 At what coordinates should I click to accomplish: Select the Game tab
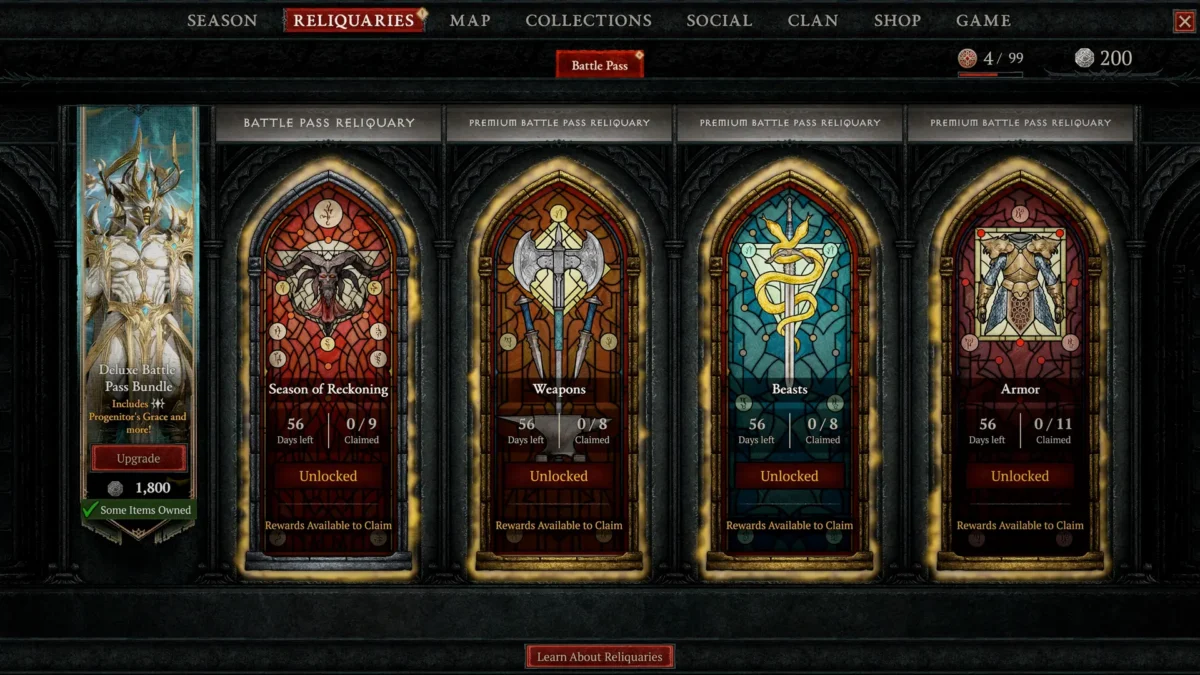pos(983,20)
